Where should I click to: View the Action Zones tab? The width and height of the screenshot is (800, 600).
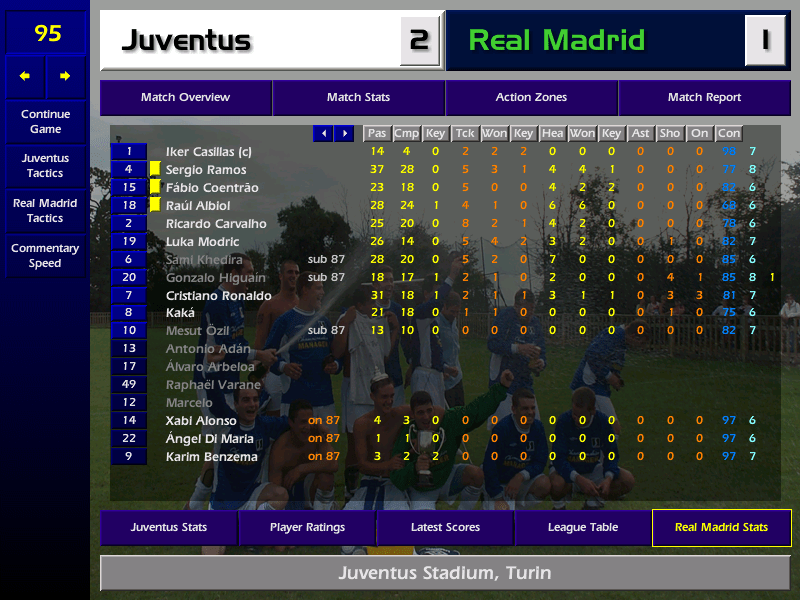coord(531,98)
